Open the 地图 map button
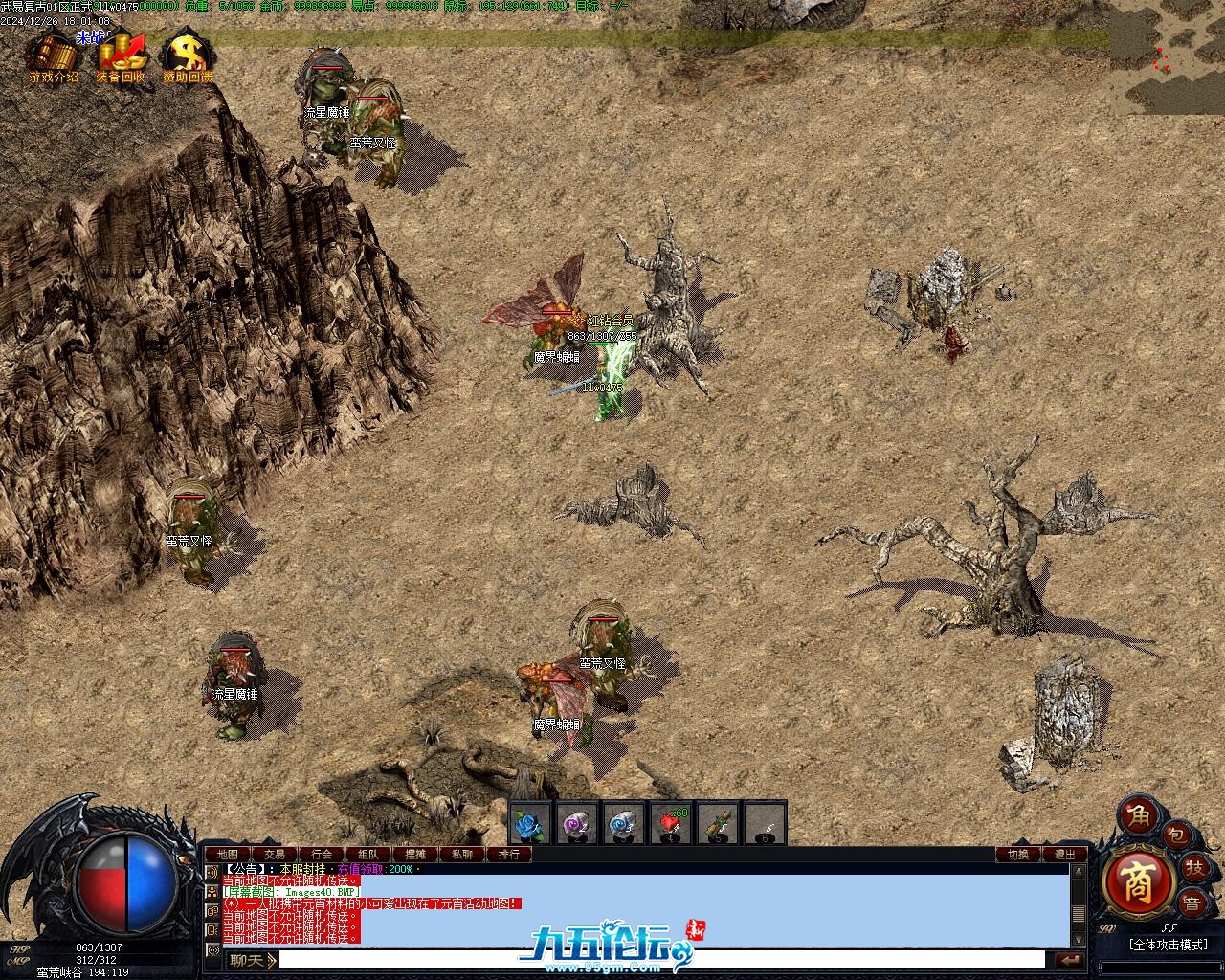This screenshot has height=980, width=1225. [227, 855]
